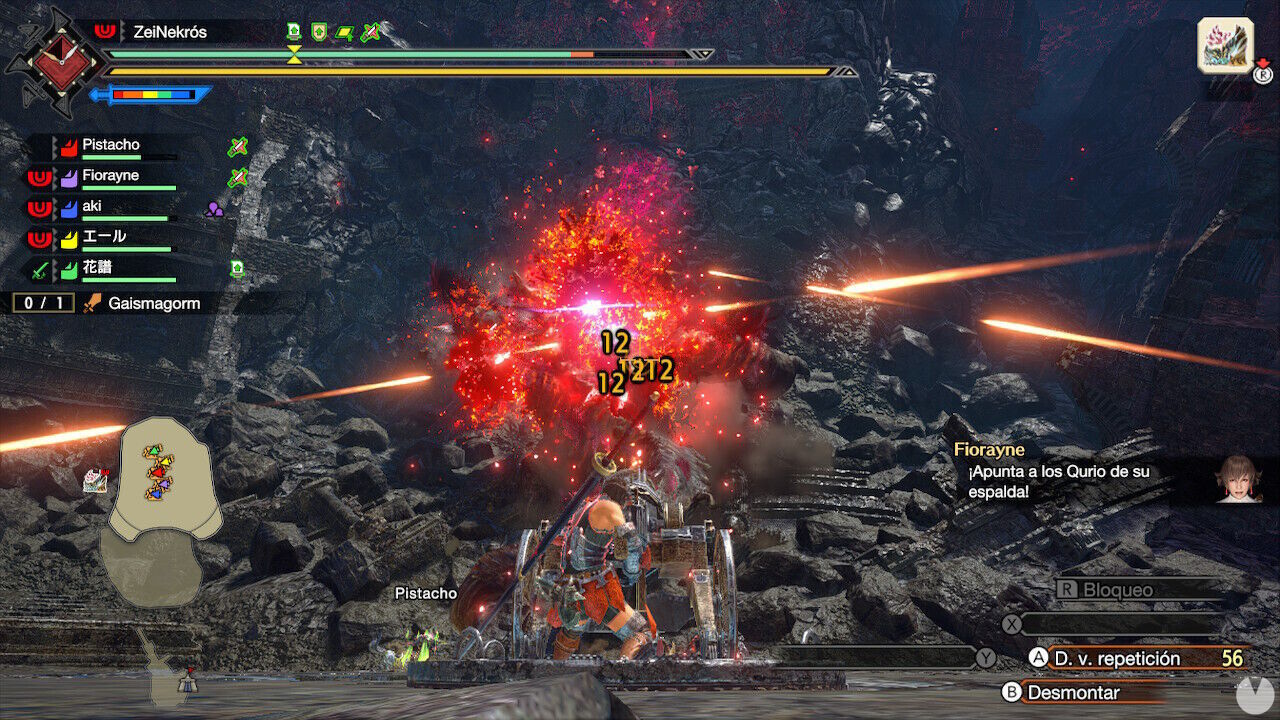The image size is (1280, 720).
Task: Choose the Desmontar action
Action: (1073, 692)
